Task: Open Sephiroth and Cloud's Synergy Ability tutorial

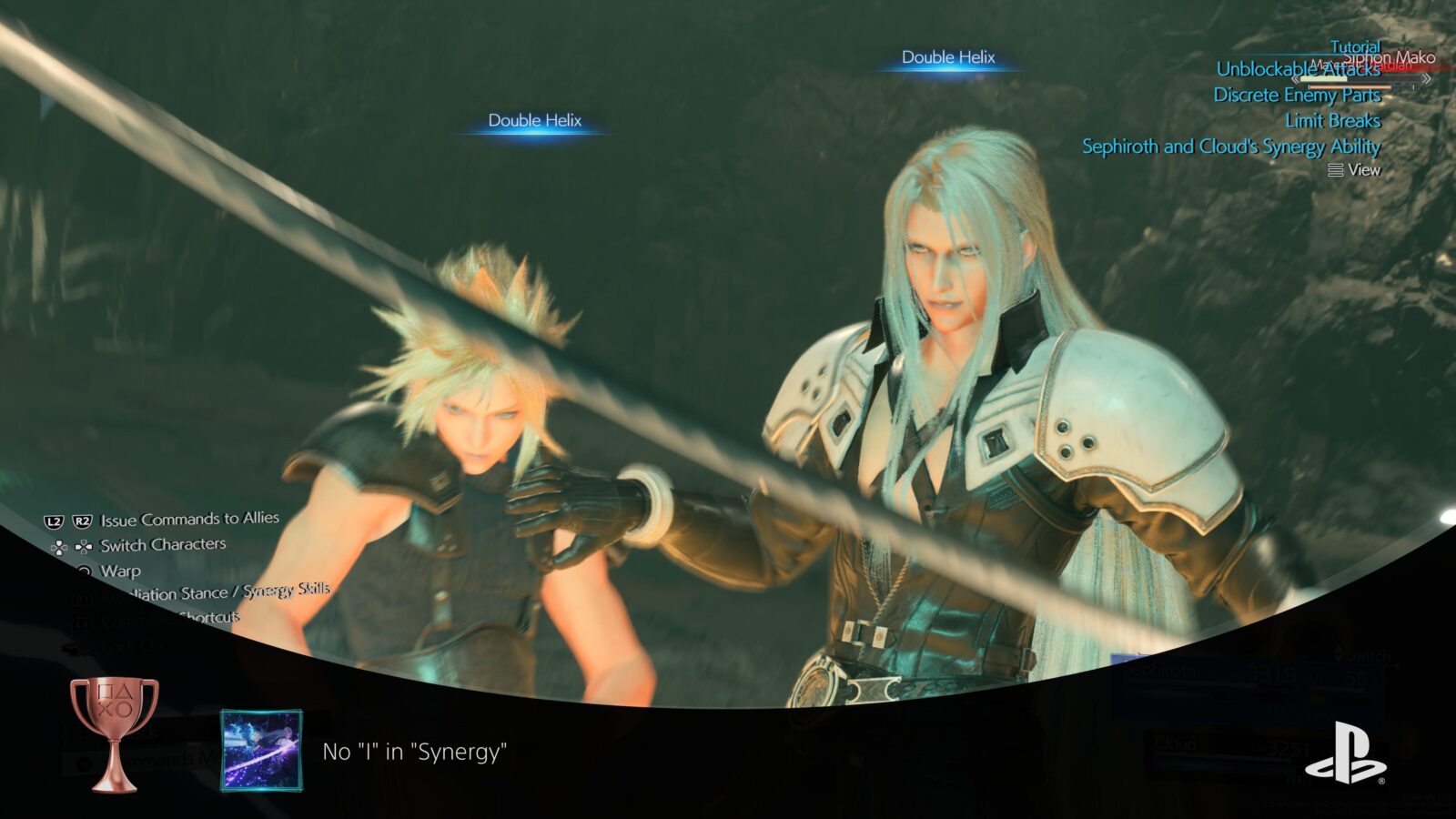Action: pos(1230,146)
